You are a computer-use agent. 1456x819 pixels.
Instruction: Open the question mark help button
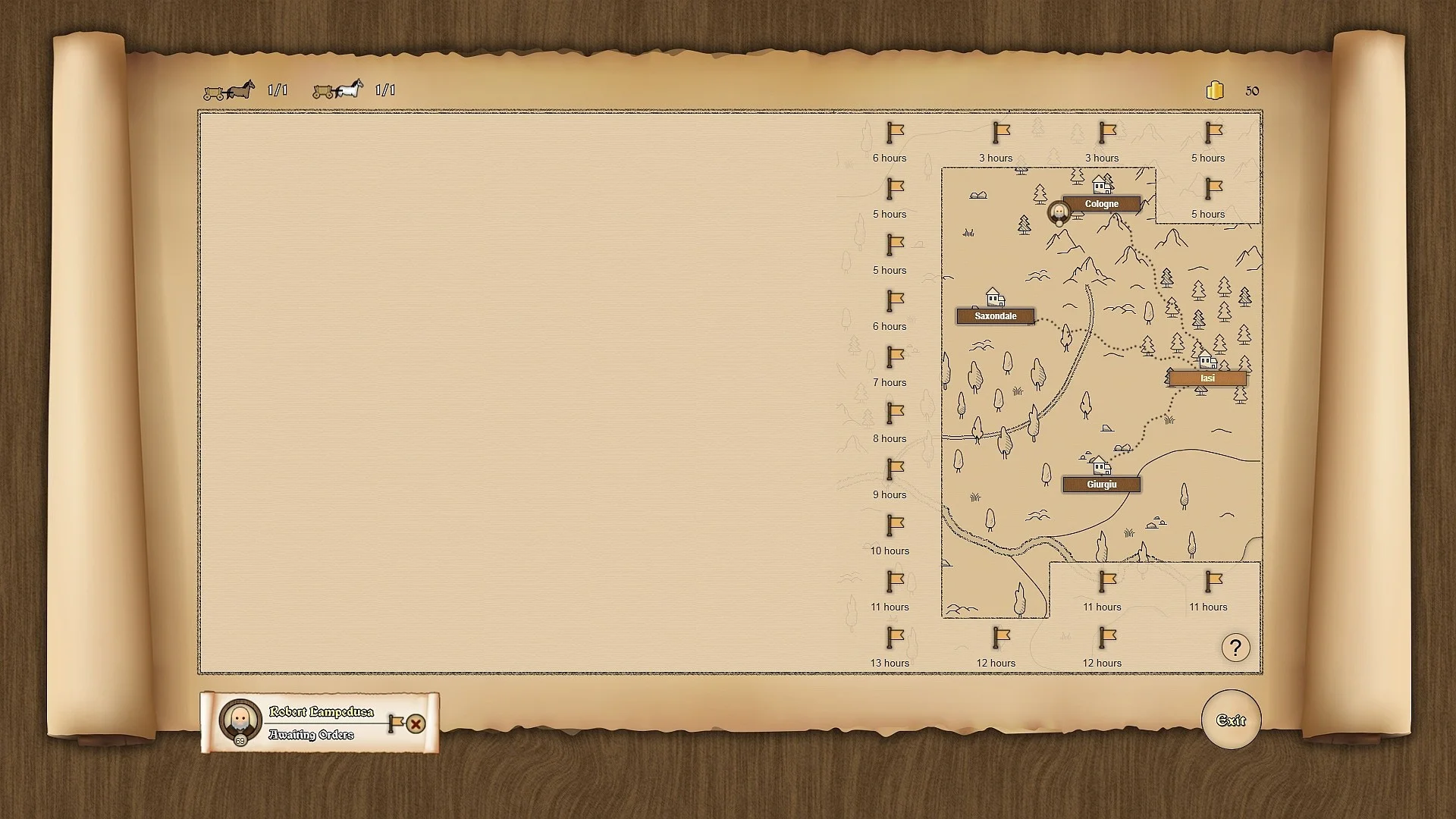coord(1235,648)
